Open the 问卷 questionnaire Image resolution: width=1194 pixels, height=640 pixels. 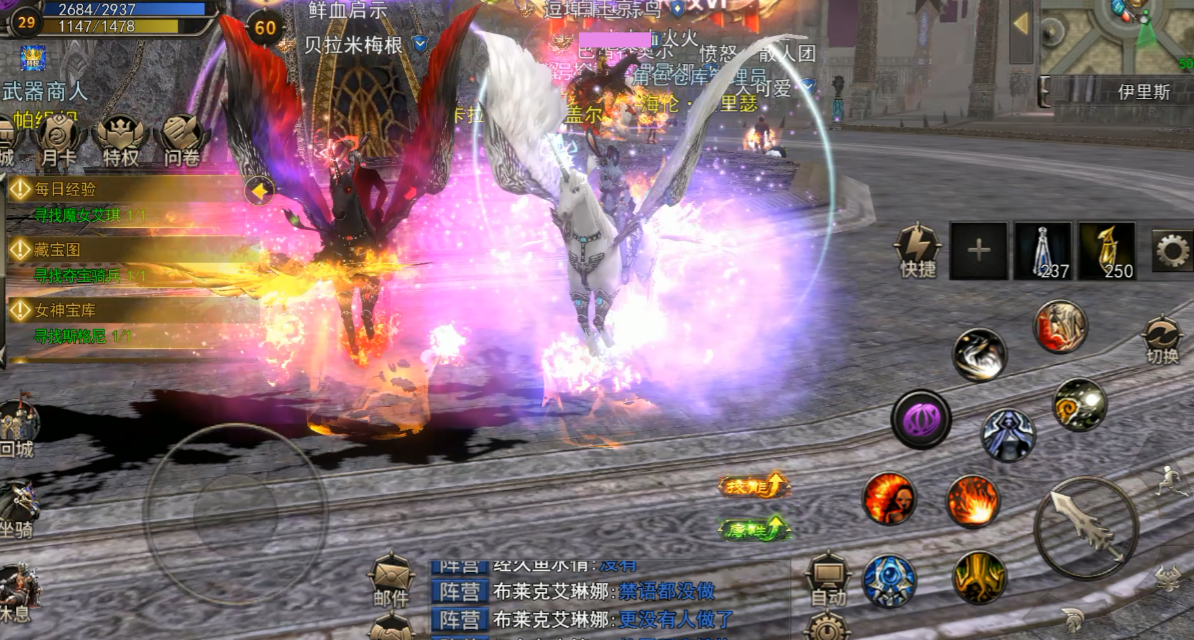pyautogui.click(x=182, y=138)
